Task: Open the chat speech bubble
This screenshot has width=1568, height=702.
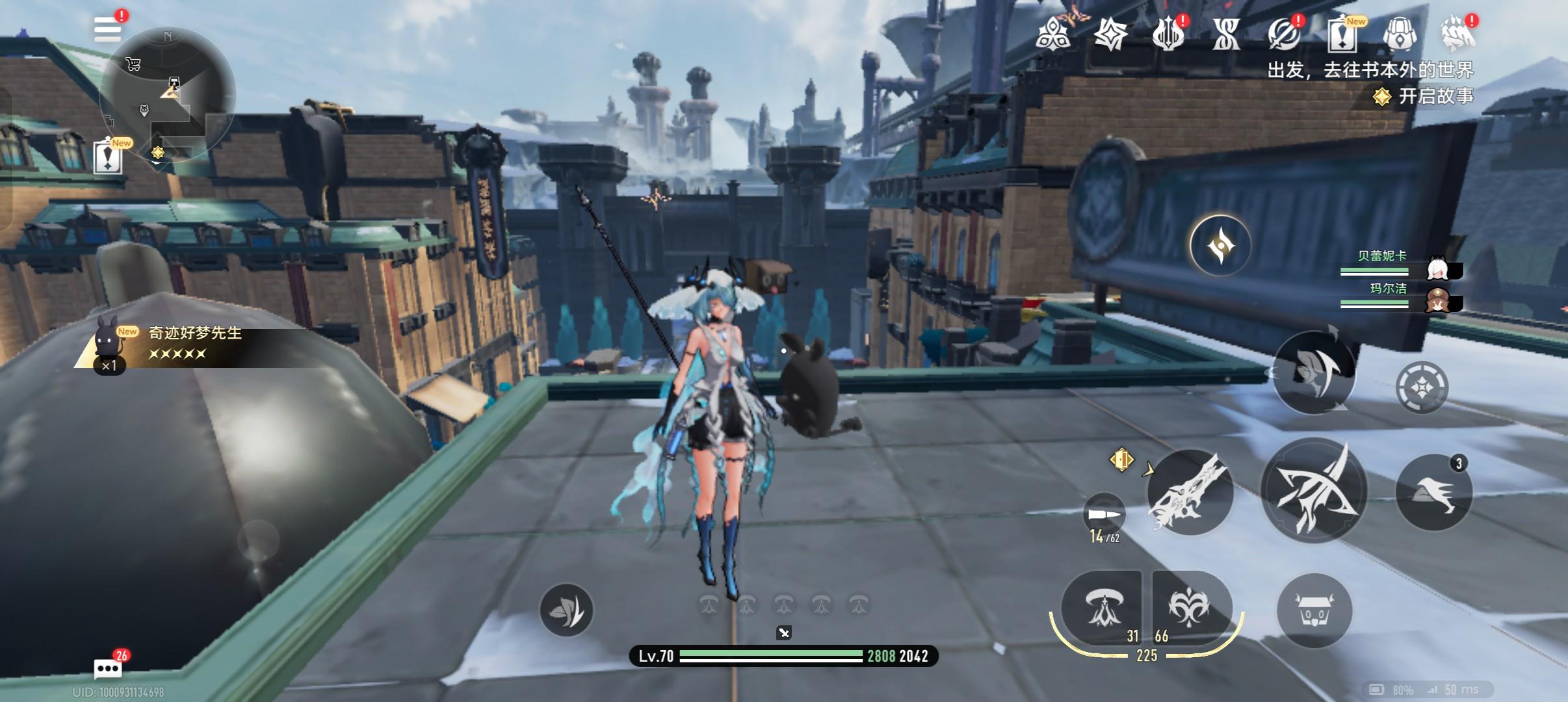Action: pyautogui.click(x=107, y=668)
